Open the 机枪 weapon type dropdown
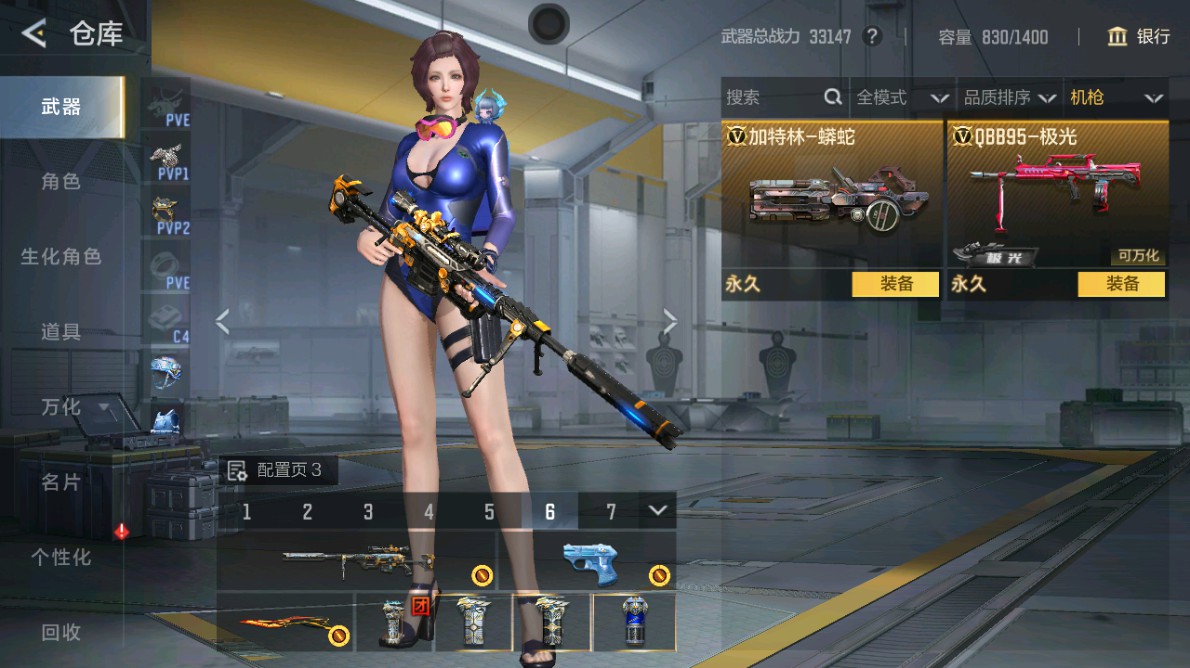The width and height of the screenshot is (1190, 668). click(1116, 97)
